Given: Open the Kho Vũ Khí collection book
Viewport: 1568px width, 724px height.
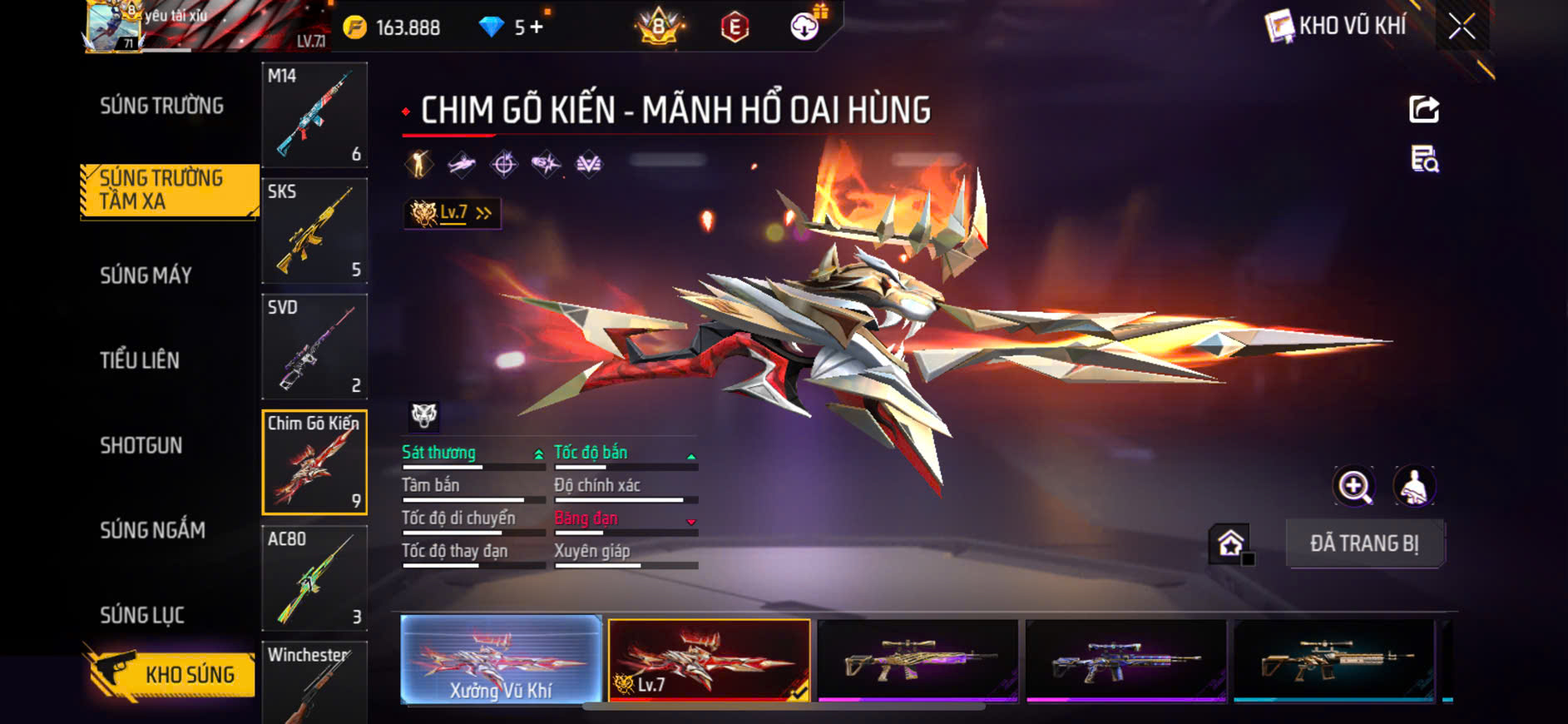Looking at the screenshot, I should (1337, 27).
